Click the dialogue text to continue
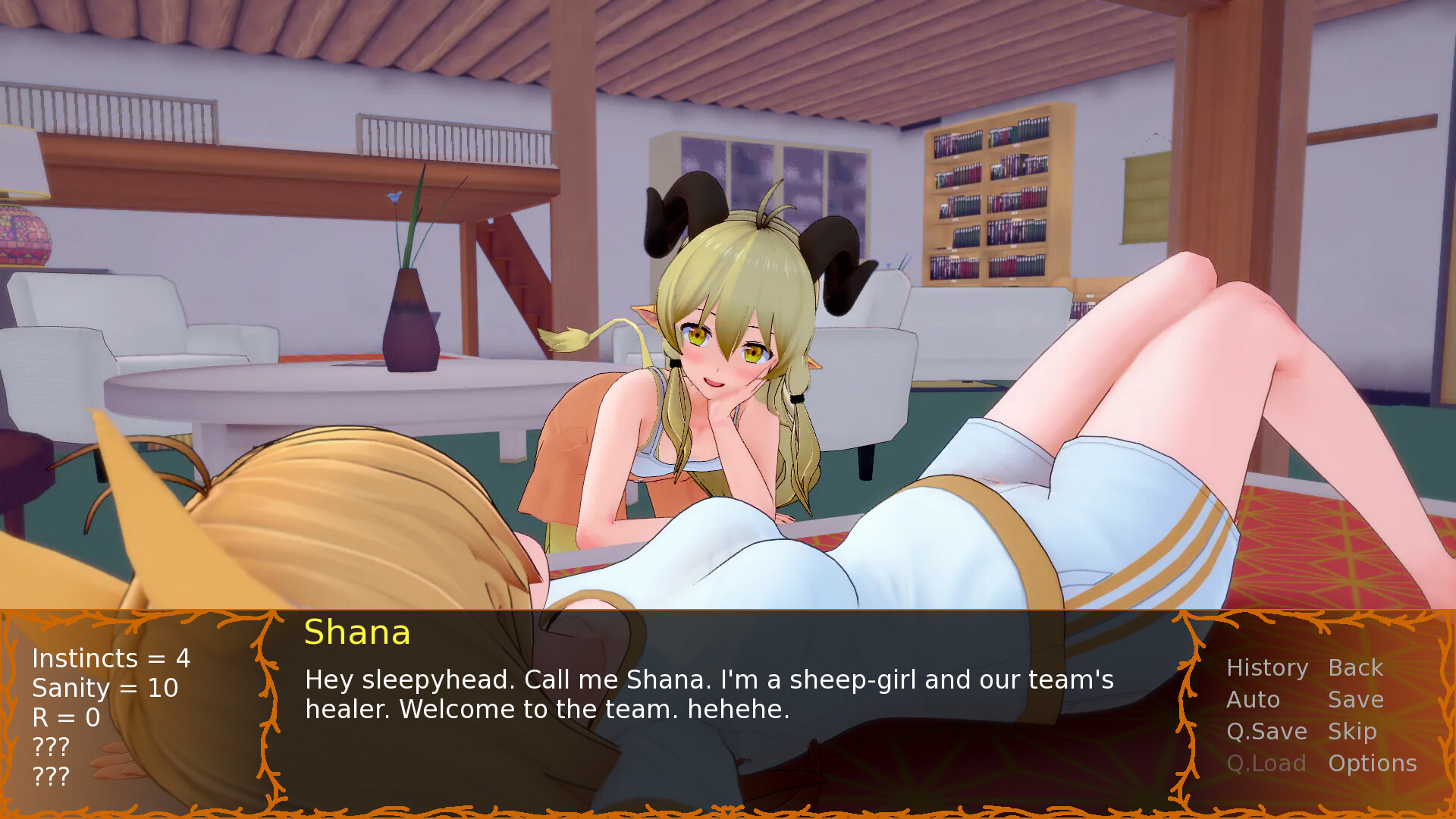The height and width of the screenshot is (819, 1456). tap(708, 695)
